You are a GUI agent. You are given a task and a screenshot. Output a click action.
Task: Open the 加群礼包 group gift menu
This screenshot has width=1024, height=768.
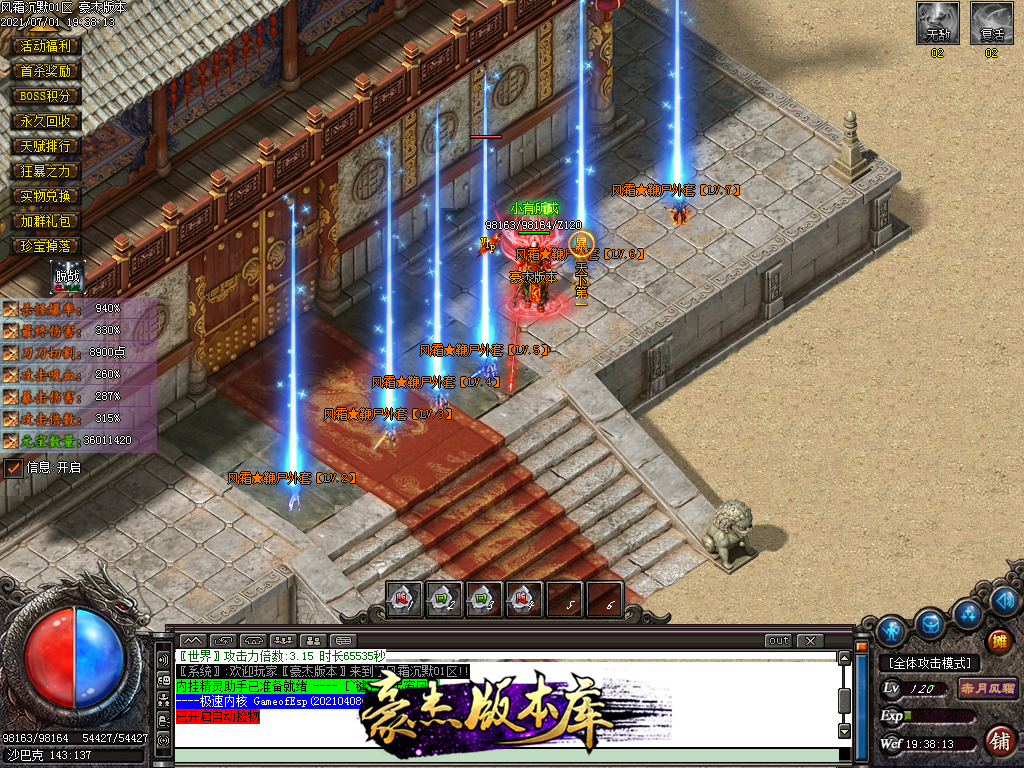pos(46,221)
